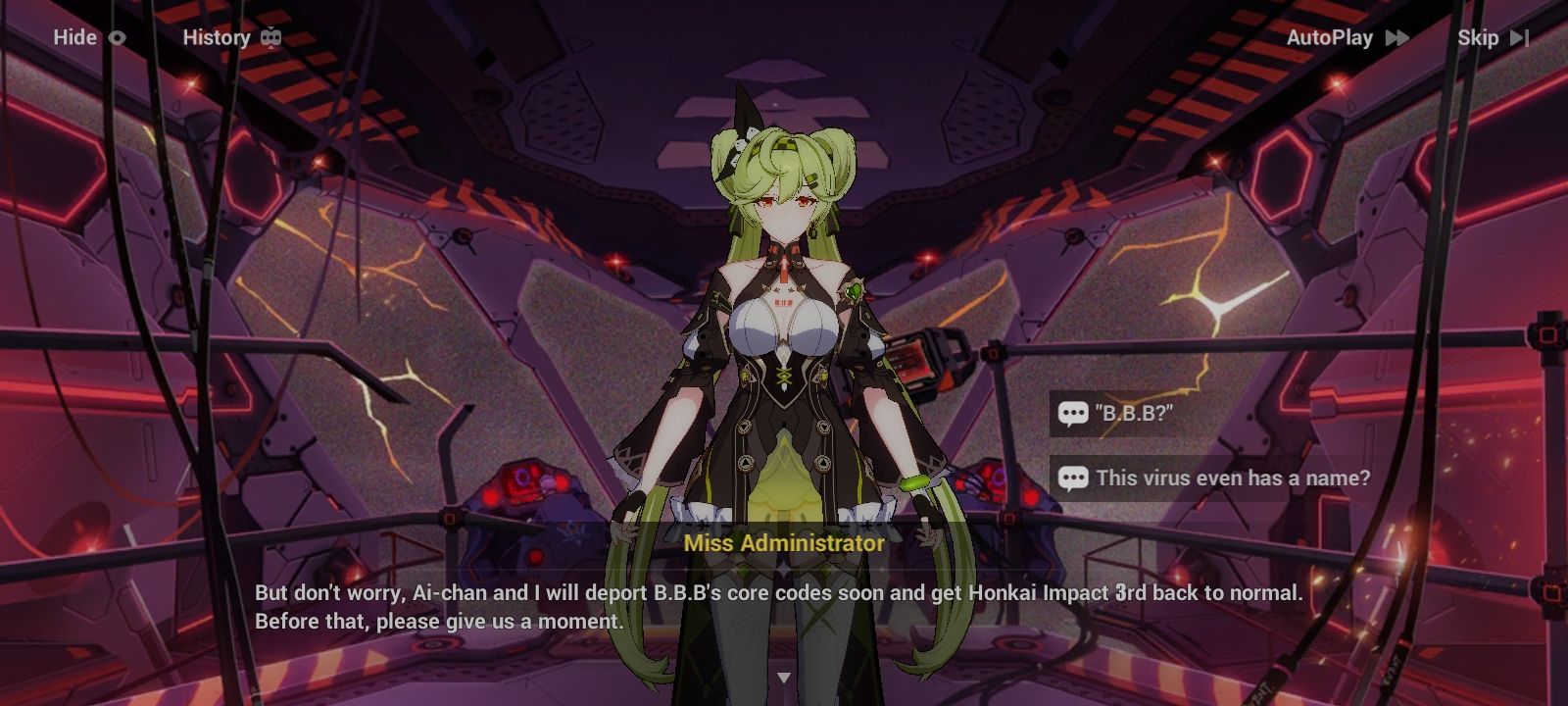
Task: Select Skip in the top-right corner
Action: click(1481, 37)
